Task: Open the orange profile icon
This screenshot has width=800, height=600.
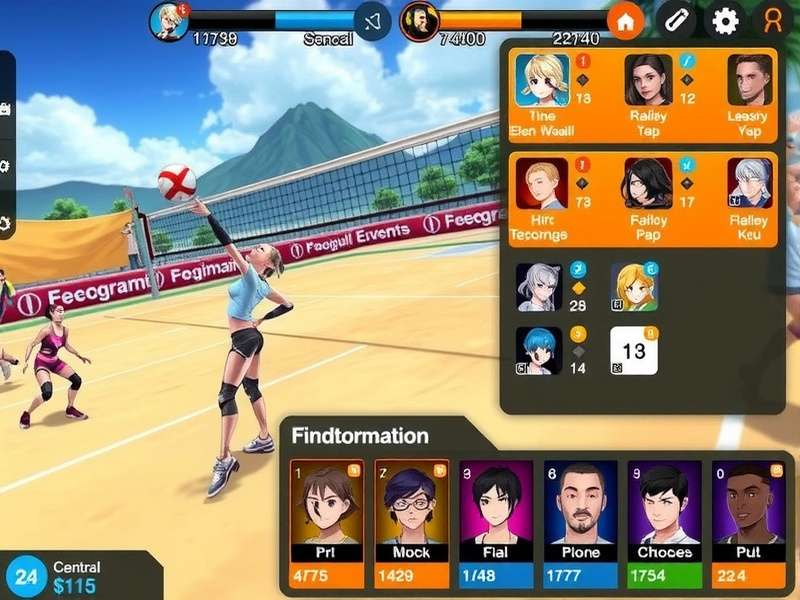Action: coord(772,21)
